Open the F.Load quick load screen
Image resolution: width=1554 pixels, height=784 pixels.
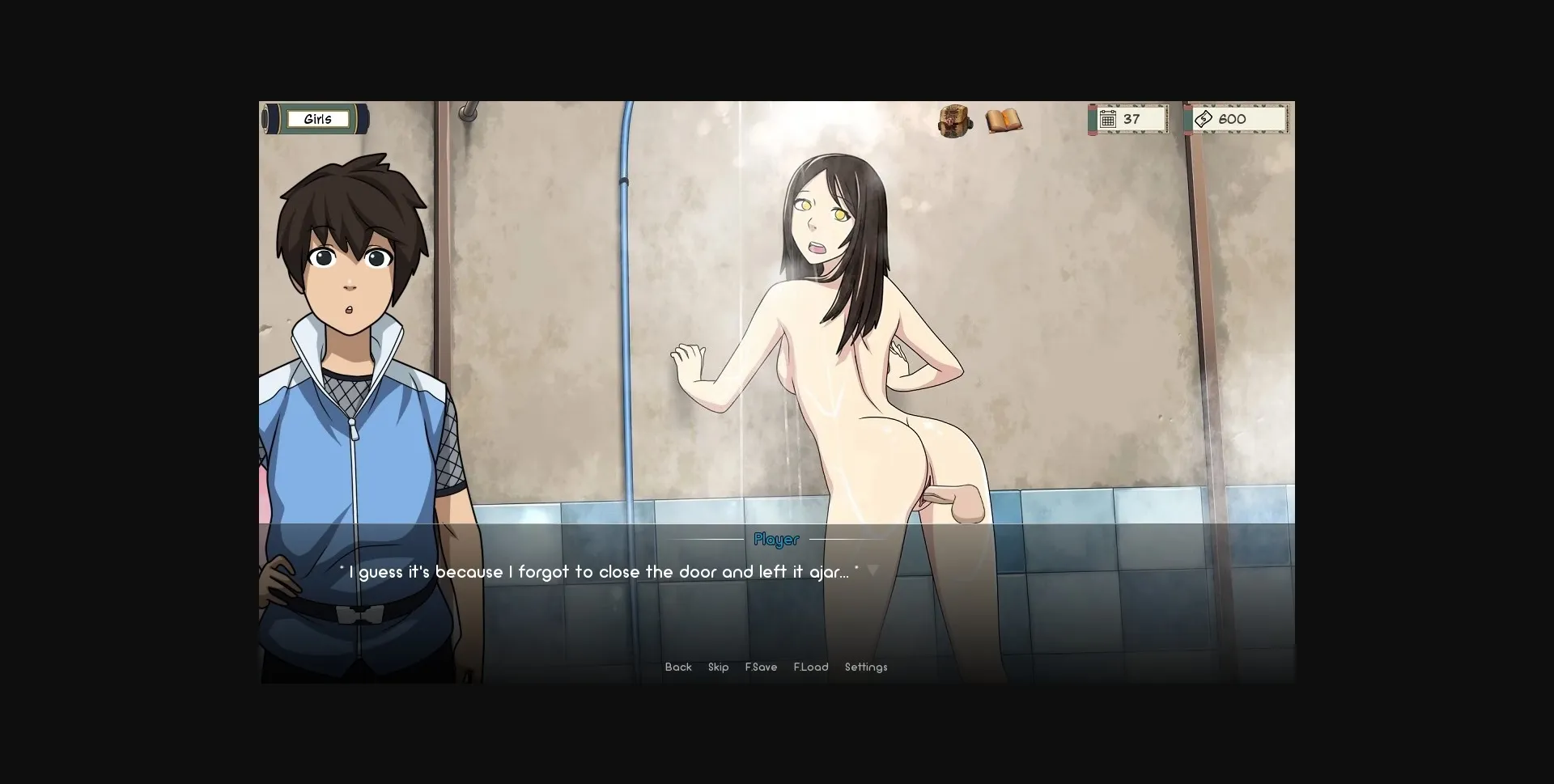pyautogui.click(x=811, y=667)
